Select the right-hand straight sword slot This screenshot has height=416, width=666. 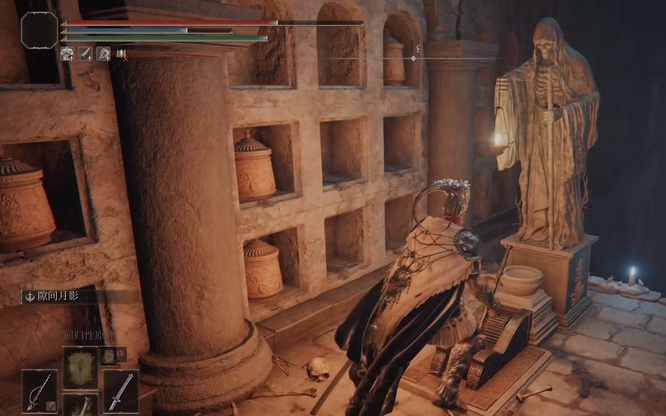[121, 391]
